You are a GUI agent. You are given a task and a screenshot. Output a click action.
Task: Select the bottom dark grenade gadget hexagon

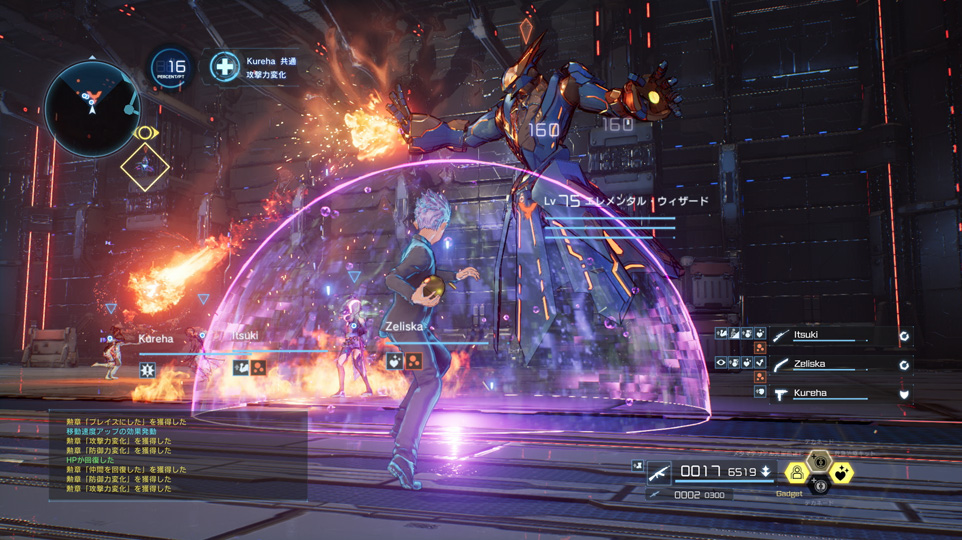pos(819,487)
